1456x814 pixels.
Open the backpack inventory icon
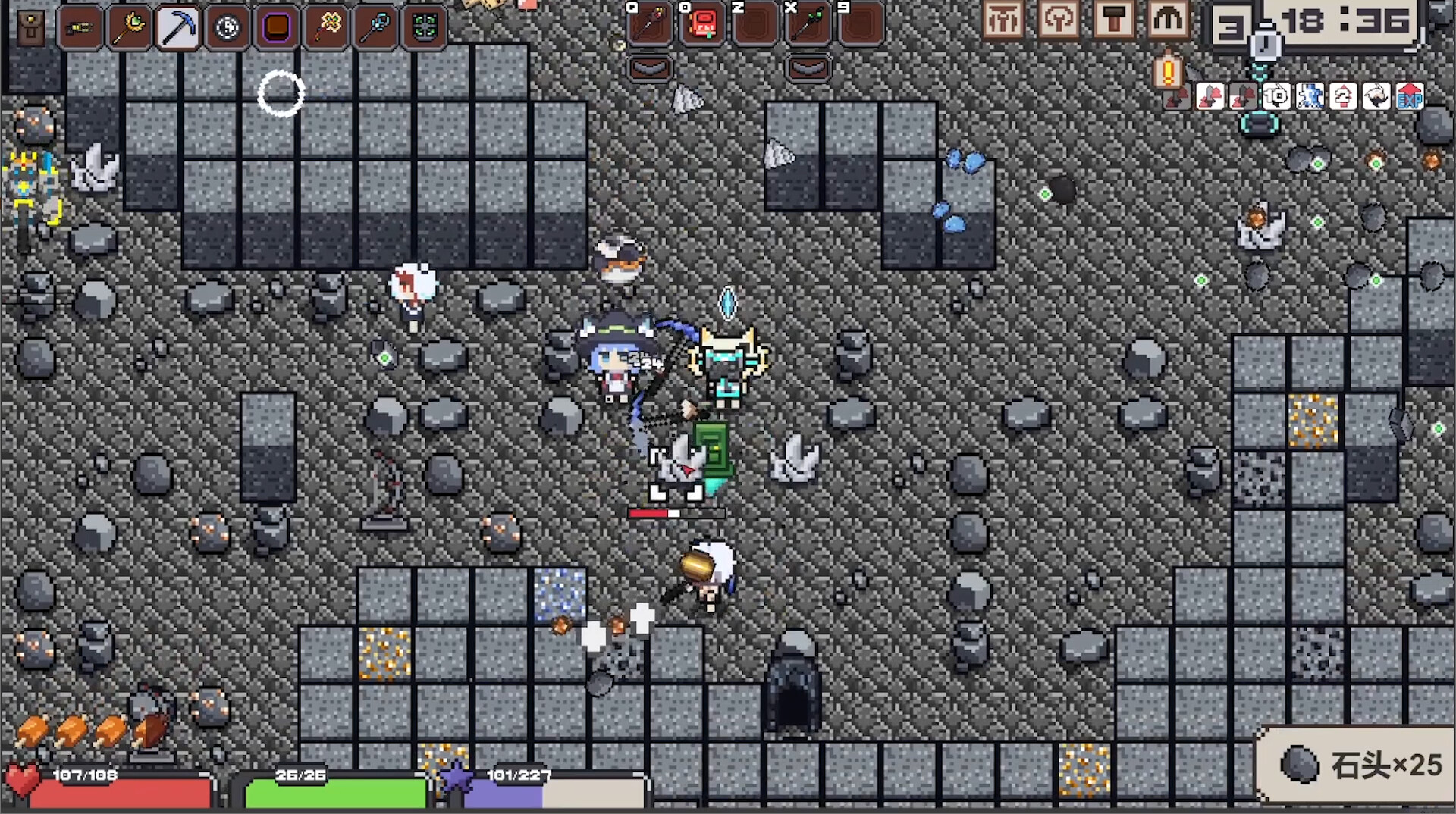click(33, 28)
